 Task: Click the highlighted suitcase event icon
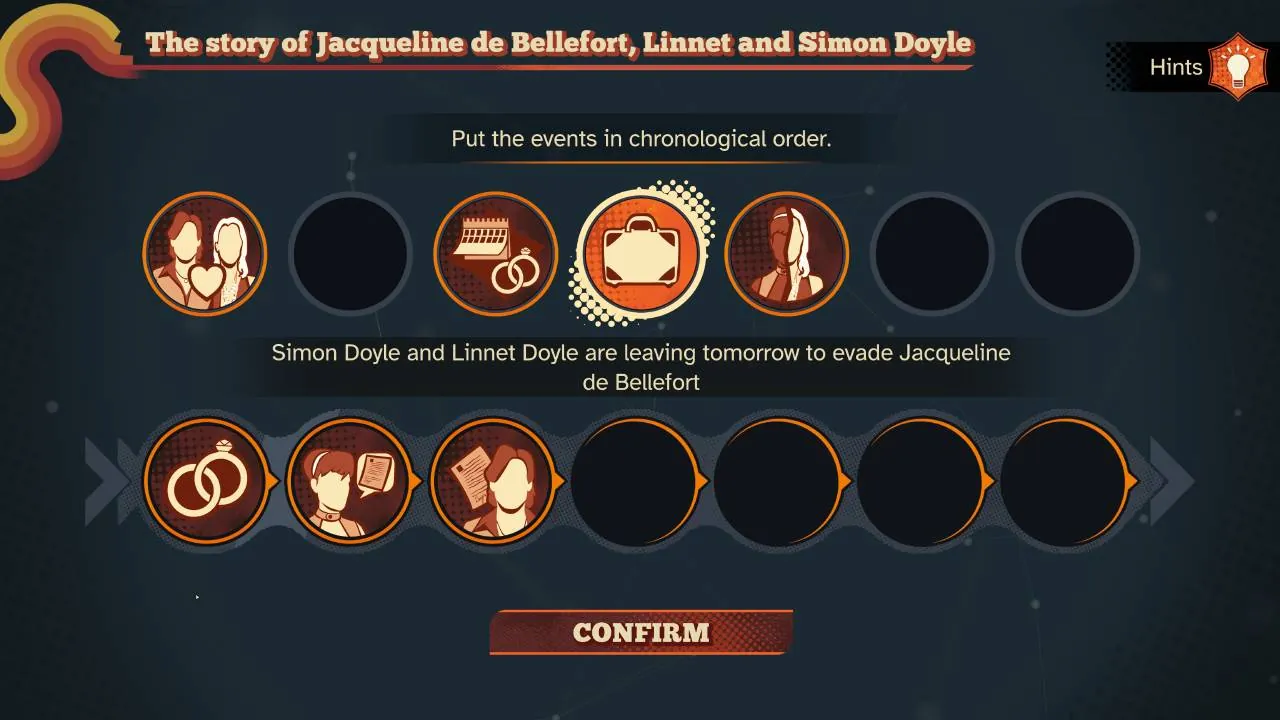point(642,253)
